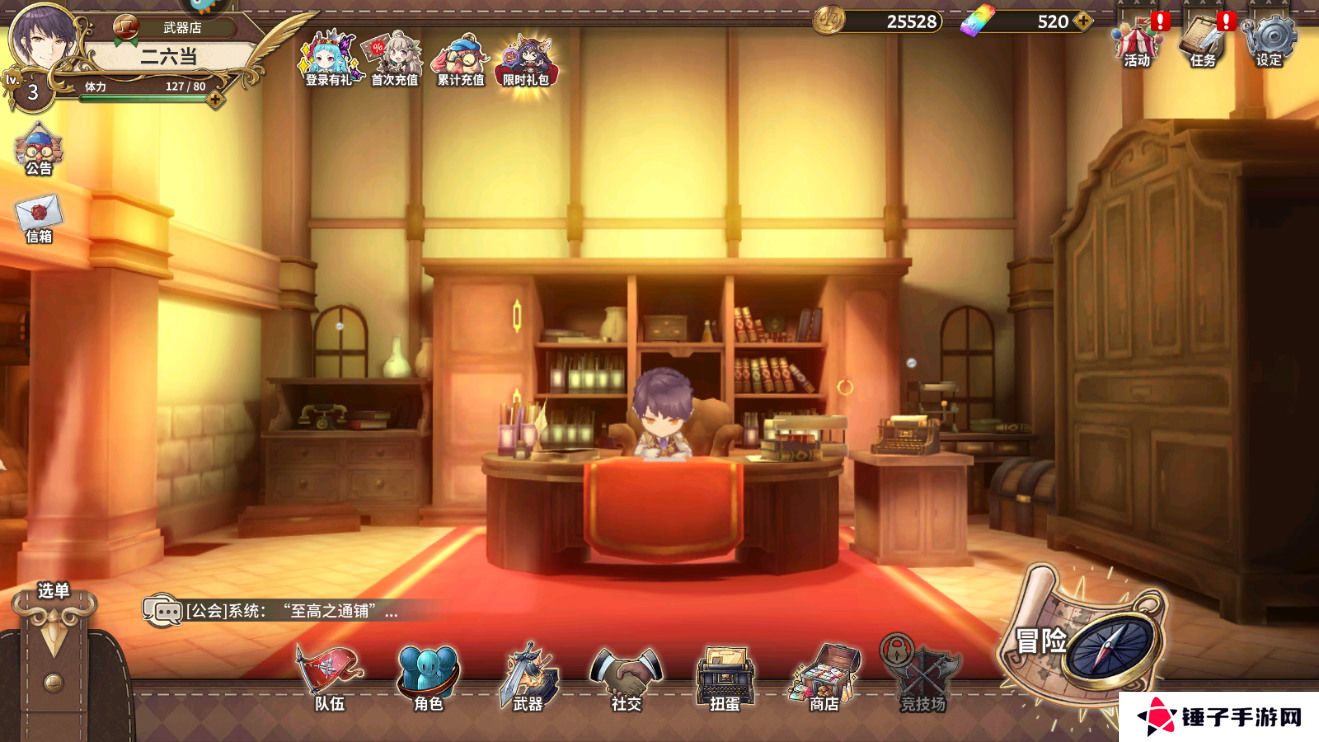The image size is (1319, 742).
Task: Open the guild chat message bar
Action: coord(290,610)
